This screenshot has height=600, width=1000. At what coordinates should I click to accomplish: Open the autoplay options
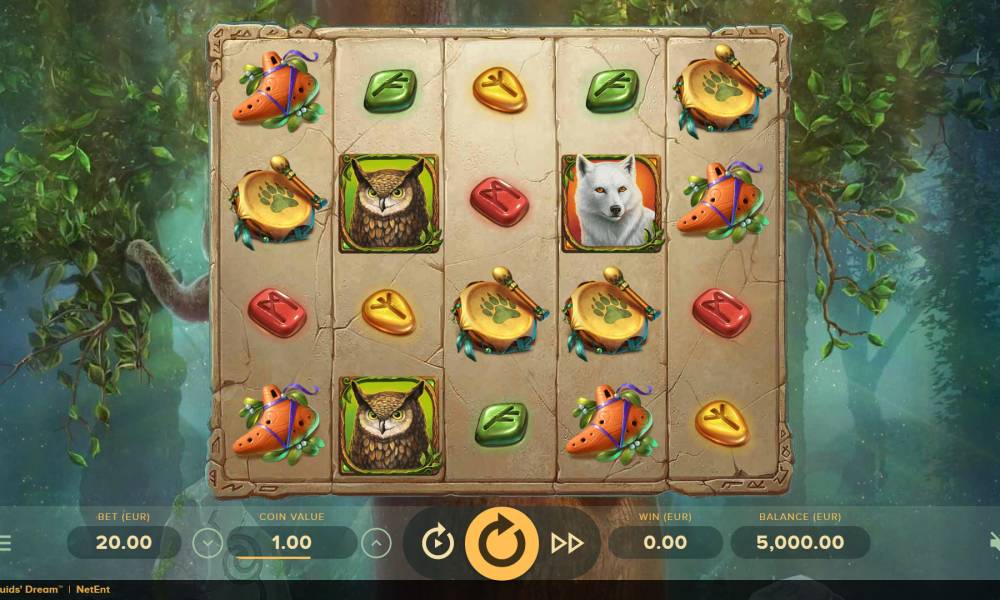click(438, 543)
